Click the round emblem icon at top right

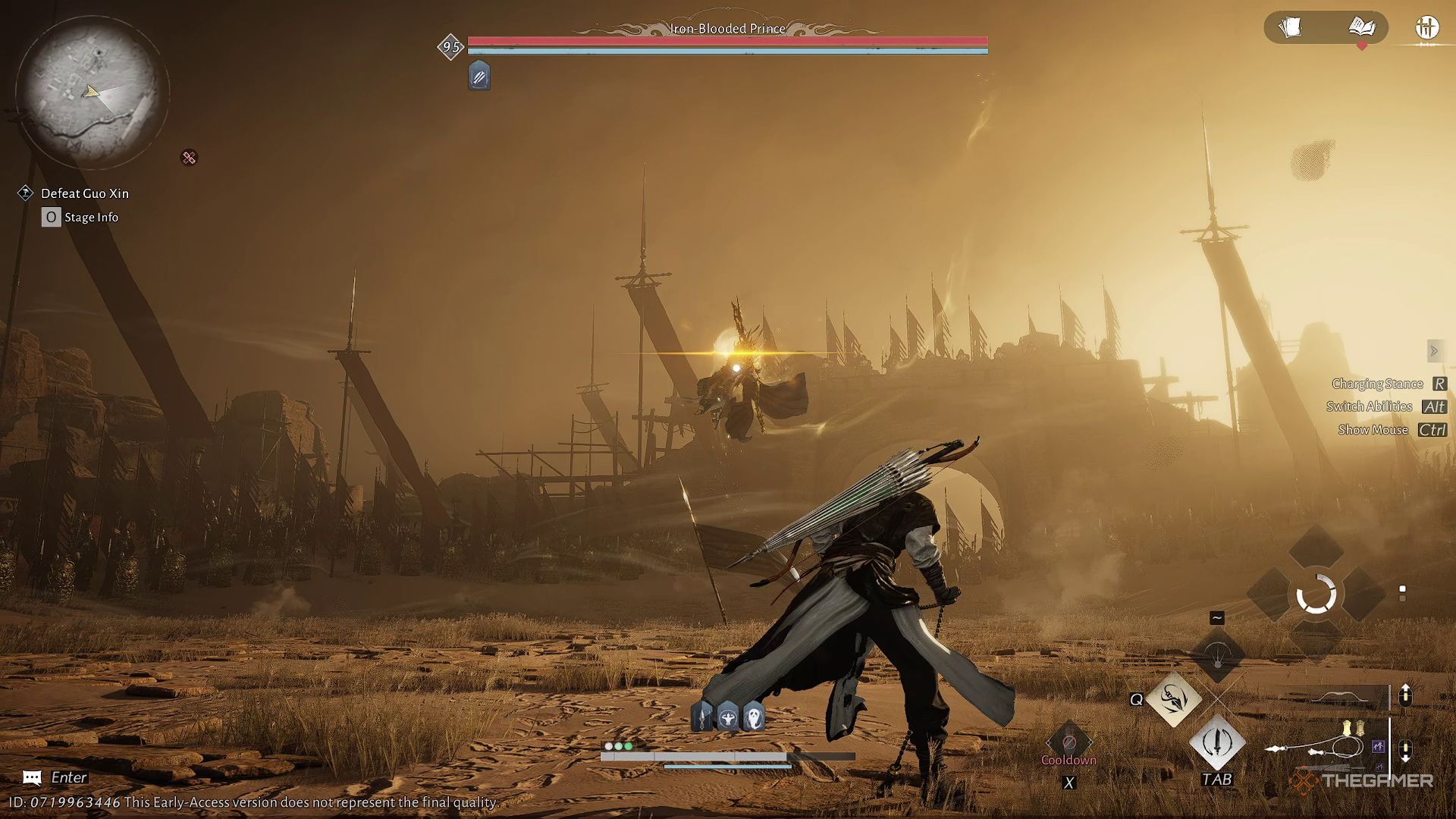(x=1426, y=28)
